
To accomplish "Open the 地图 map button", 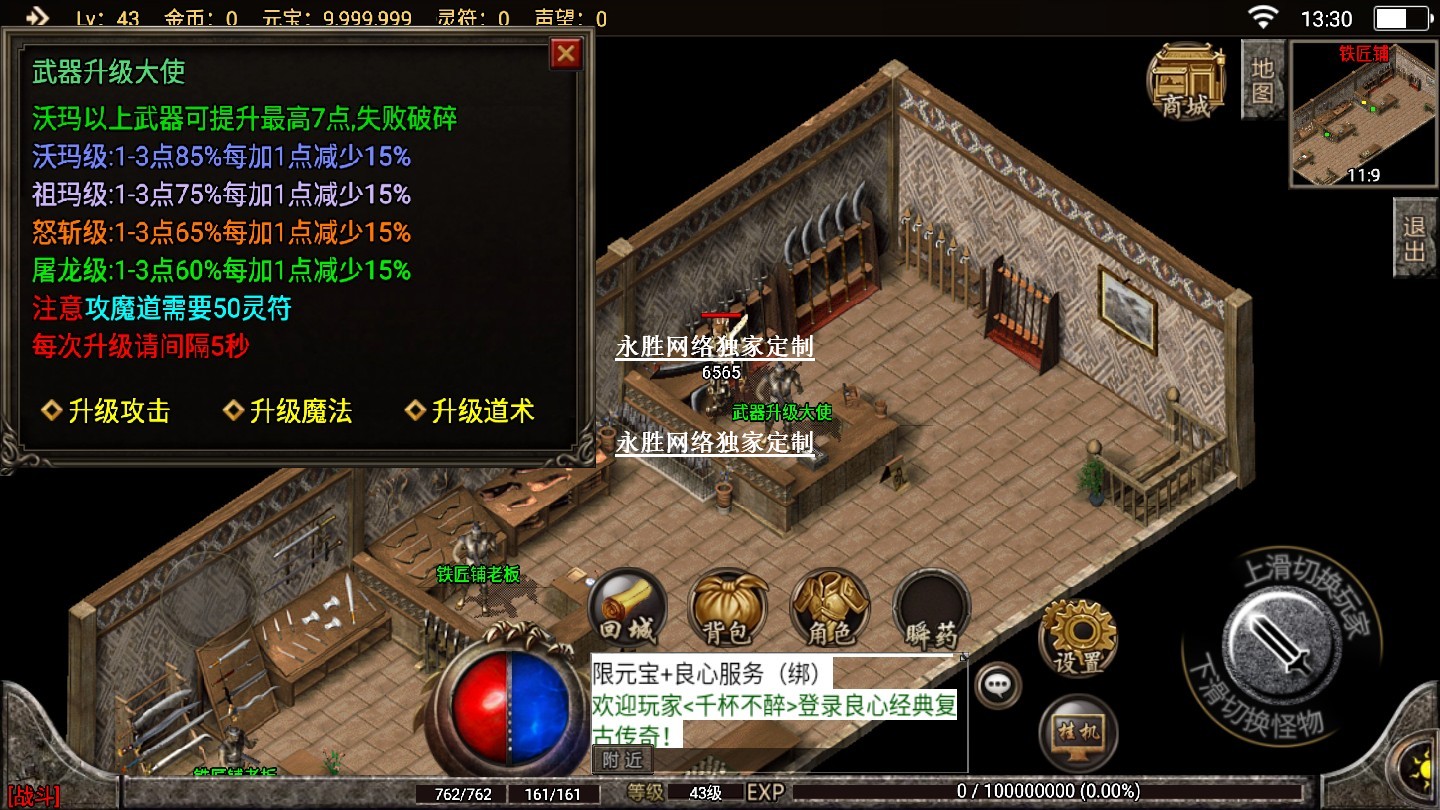I will click(1262, 80).
